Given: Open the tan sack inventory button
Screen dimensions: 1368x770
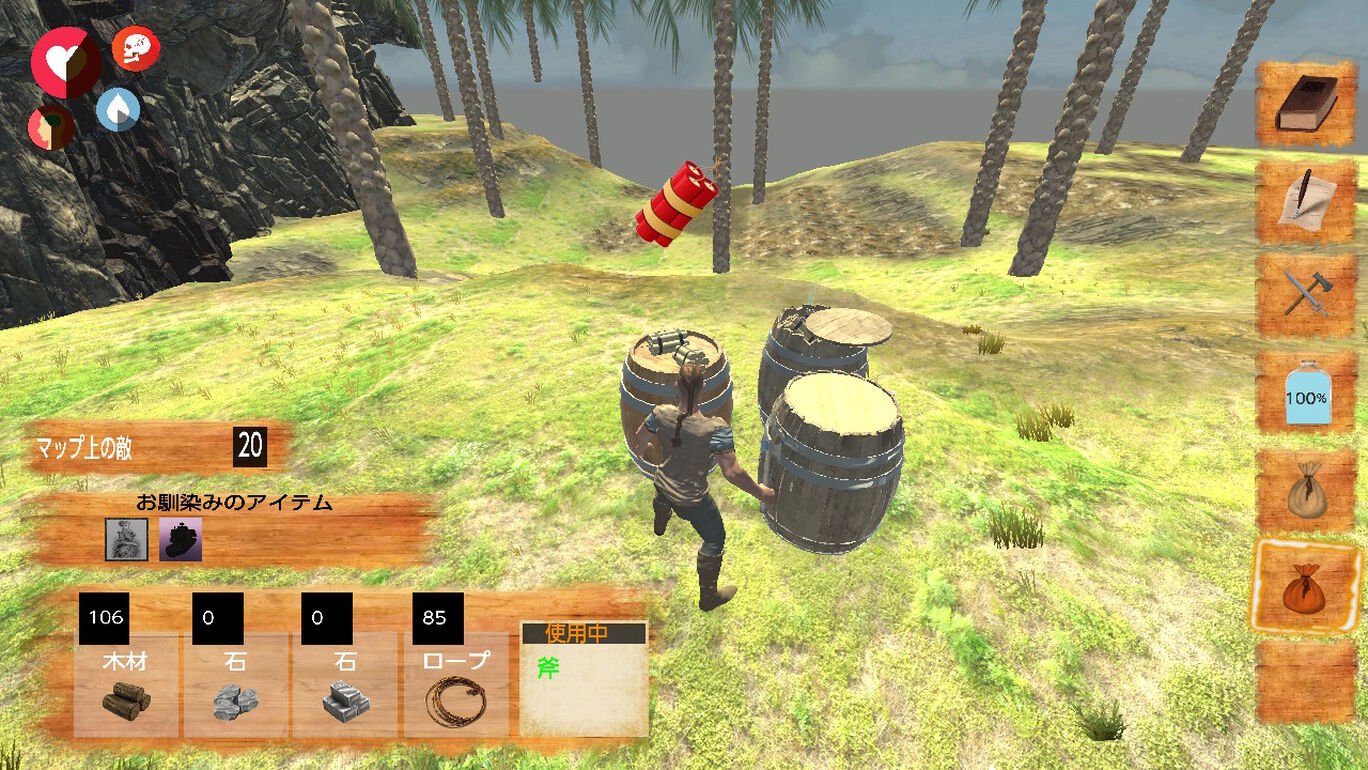Looking at the screenshot, I should (x=1306, y=490).
